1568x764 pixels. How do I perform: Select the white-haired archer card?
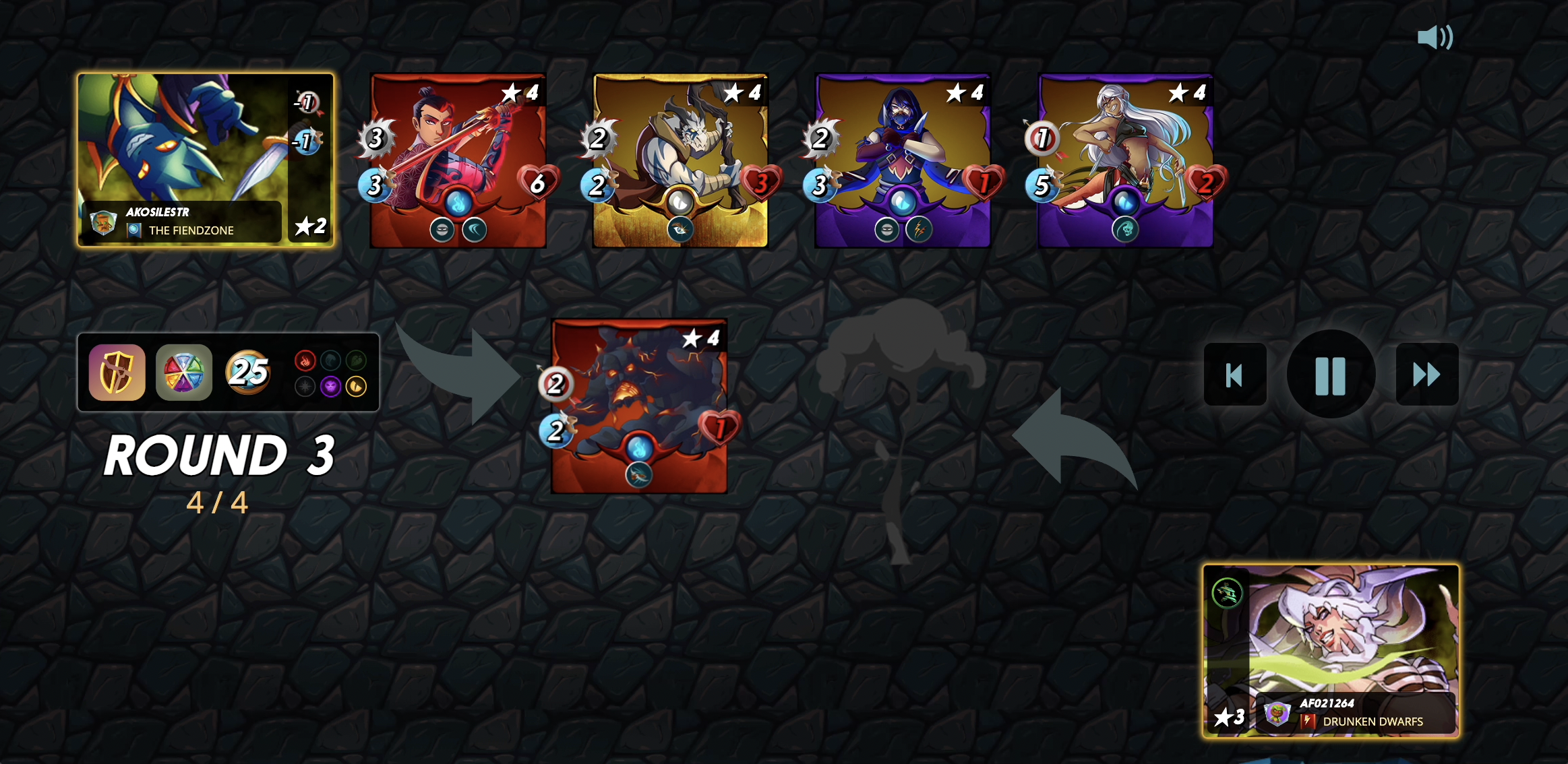click(1125, 160)
